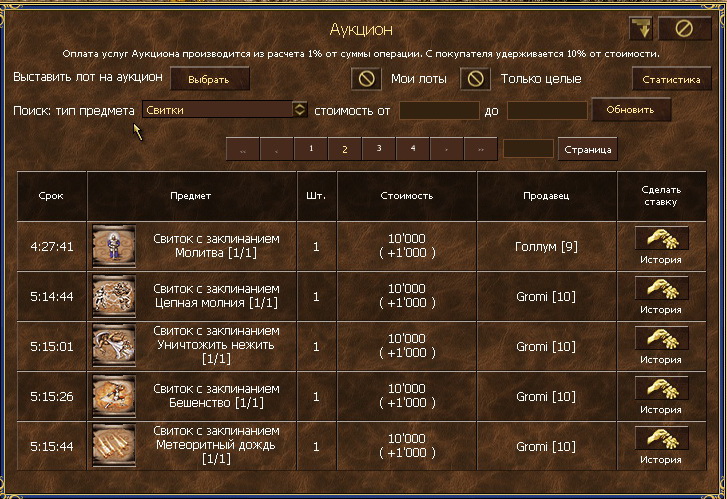Click the Выбрать button to list a lot
This screenshot has height=499, width=727.
(209, 79)
